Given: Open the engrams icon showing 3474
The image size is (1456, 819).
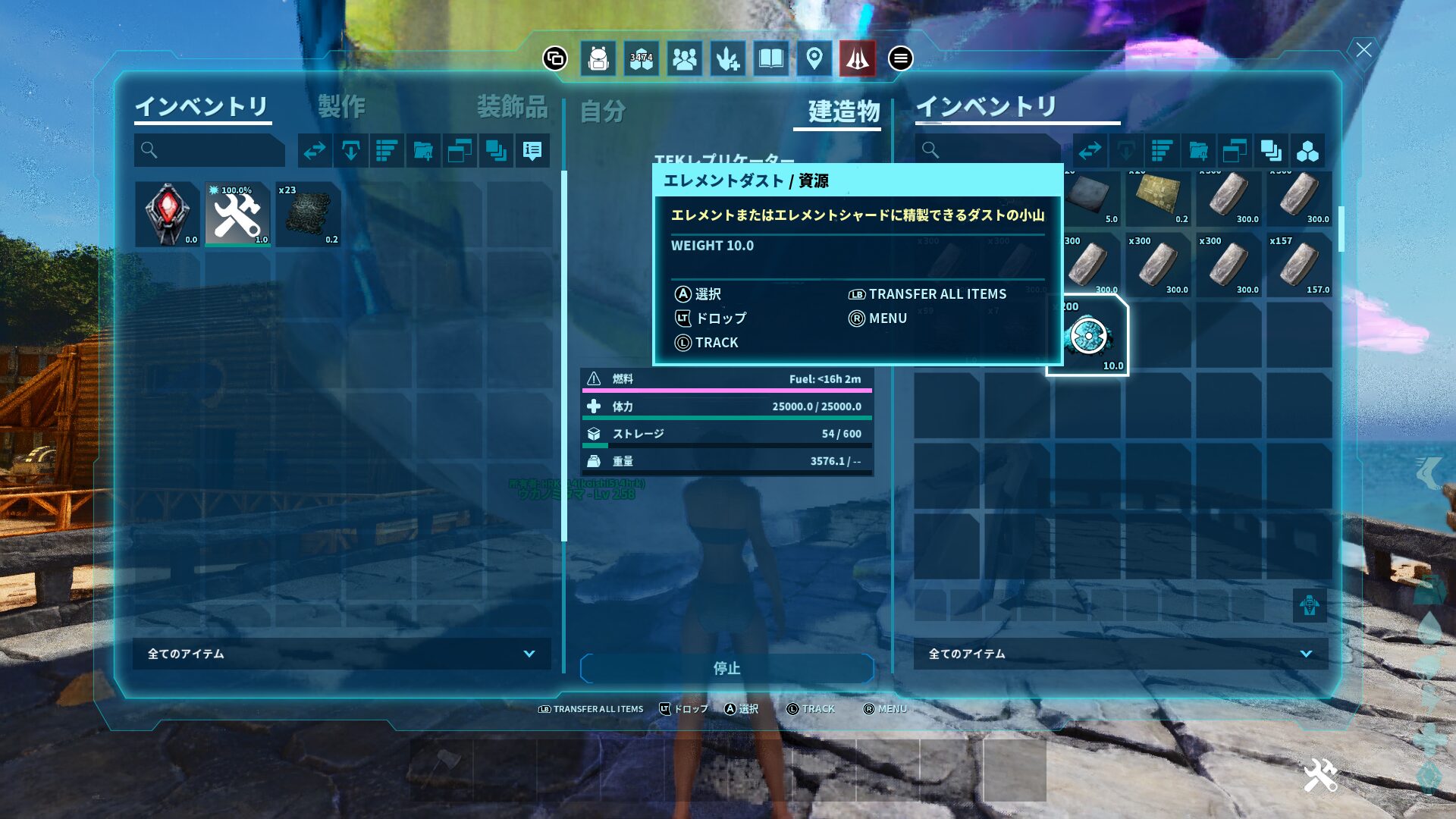Looking at the screenshot, I should (x=642, y=58).
